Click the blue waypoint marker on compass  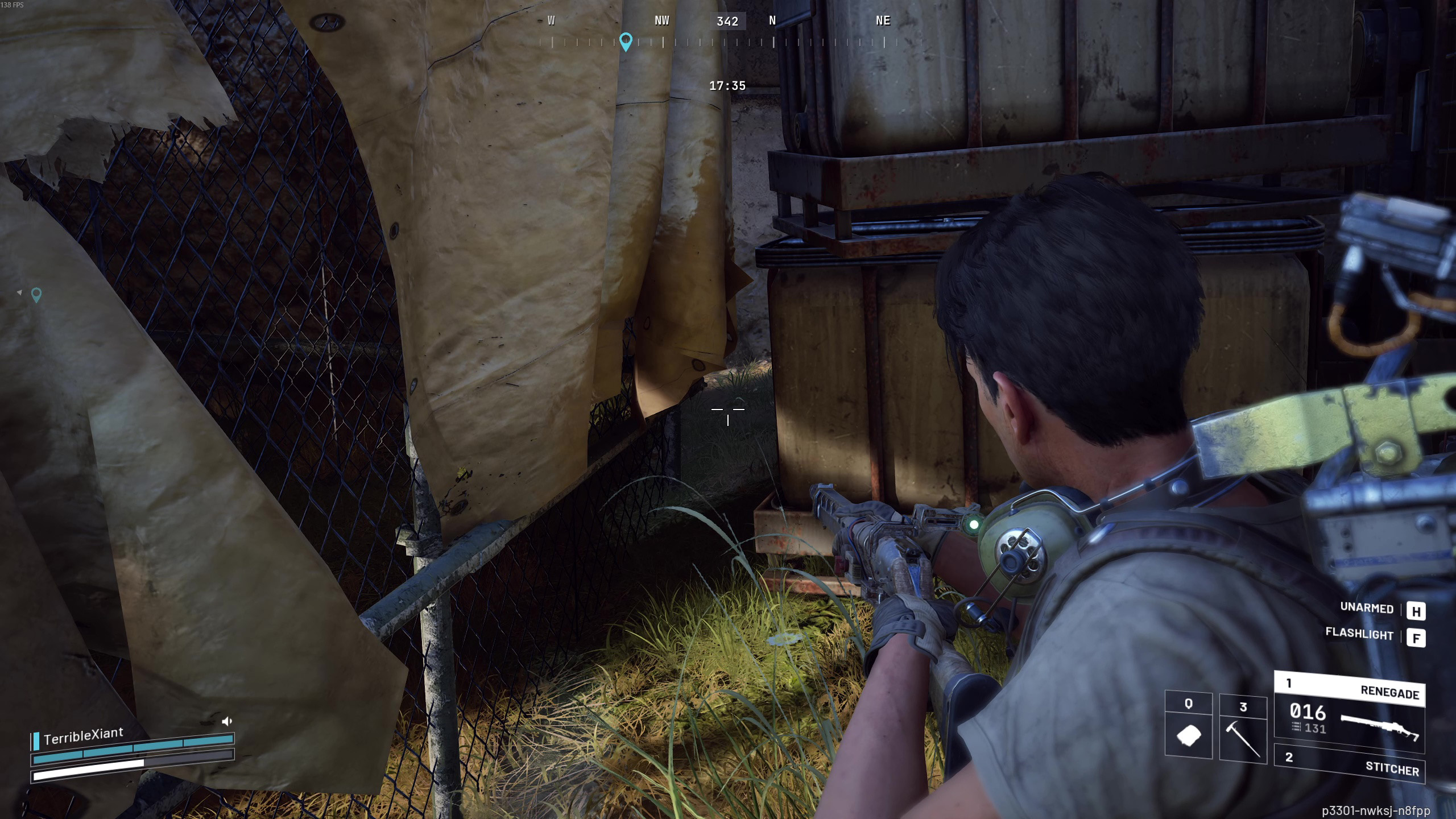(x=626, y=41)
